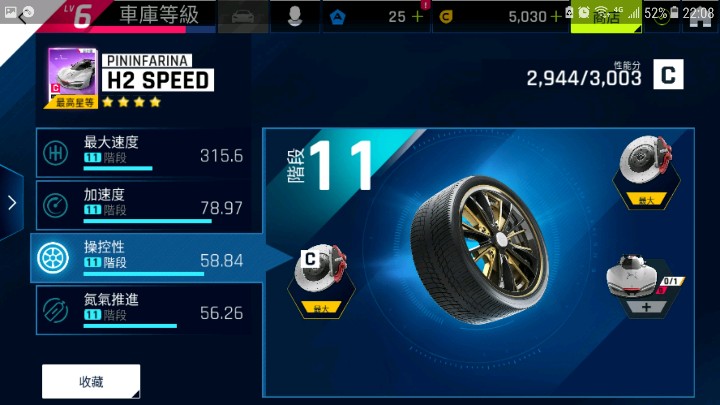Open the player profile icon

[x=295, y=16]
